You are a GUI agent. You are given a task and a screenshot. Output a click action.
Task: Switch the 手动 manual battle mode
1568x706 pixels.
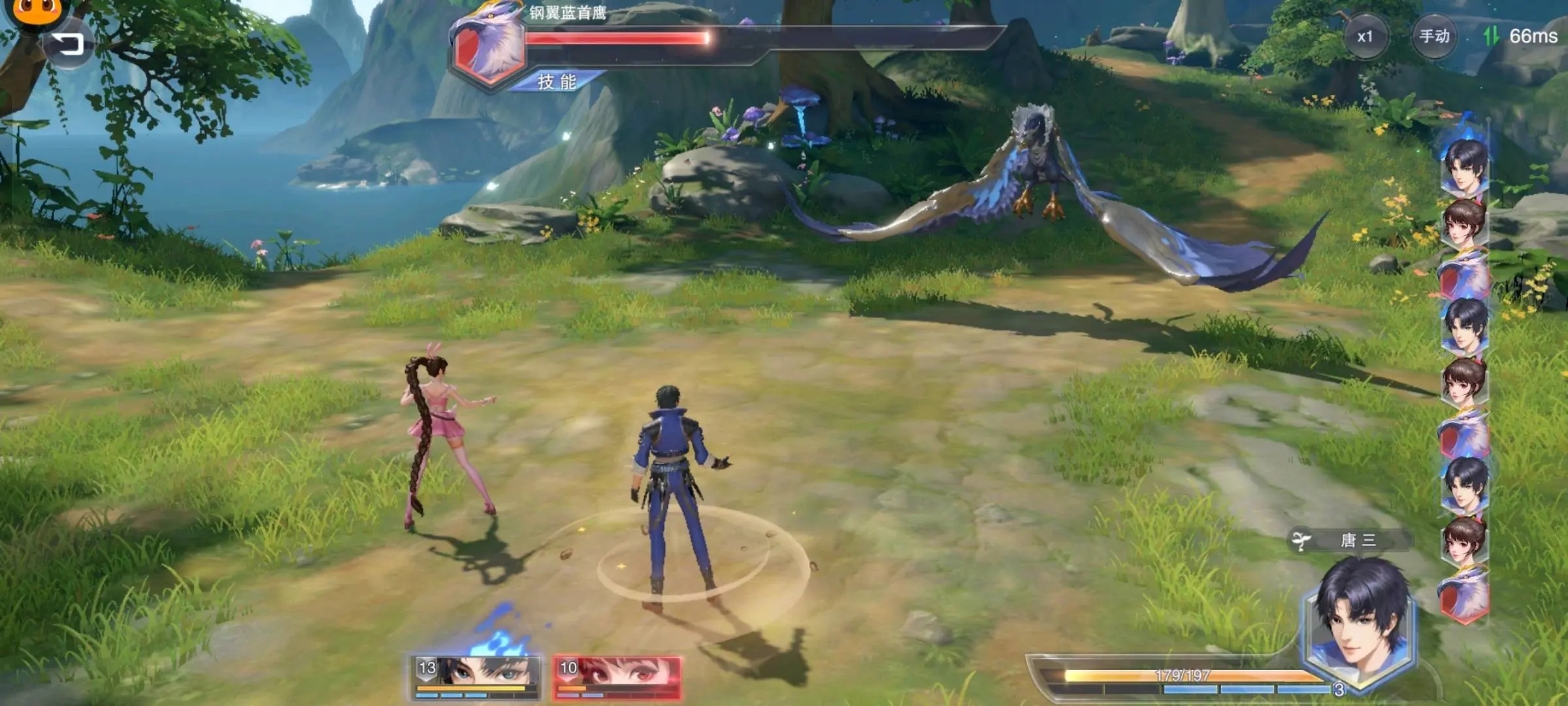(x=1434, y=37)
